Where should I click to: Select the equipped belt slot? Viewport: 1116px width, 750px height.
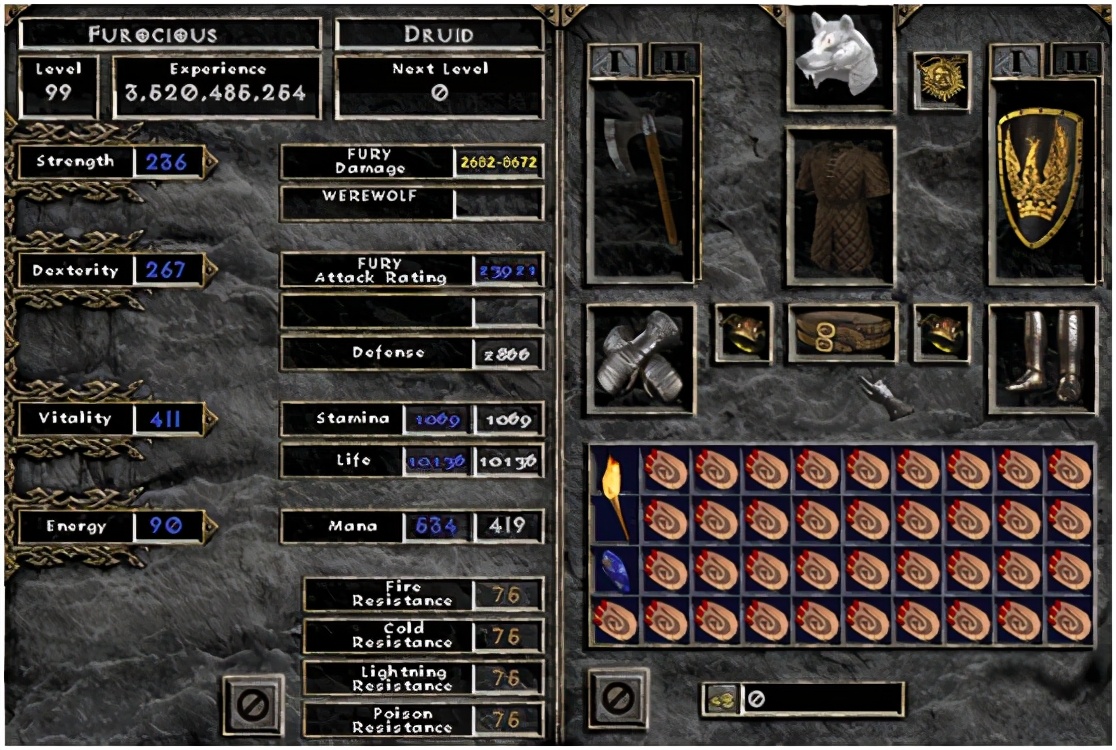[840, 333]
